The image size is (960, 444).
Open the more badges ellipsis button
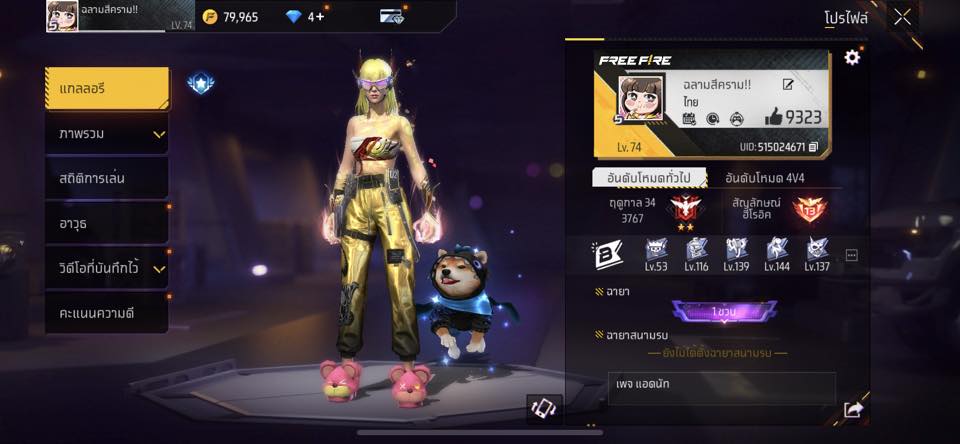coord(851,255)
